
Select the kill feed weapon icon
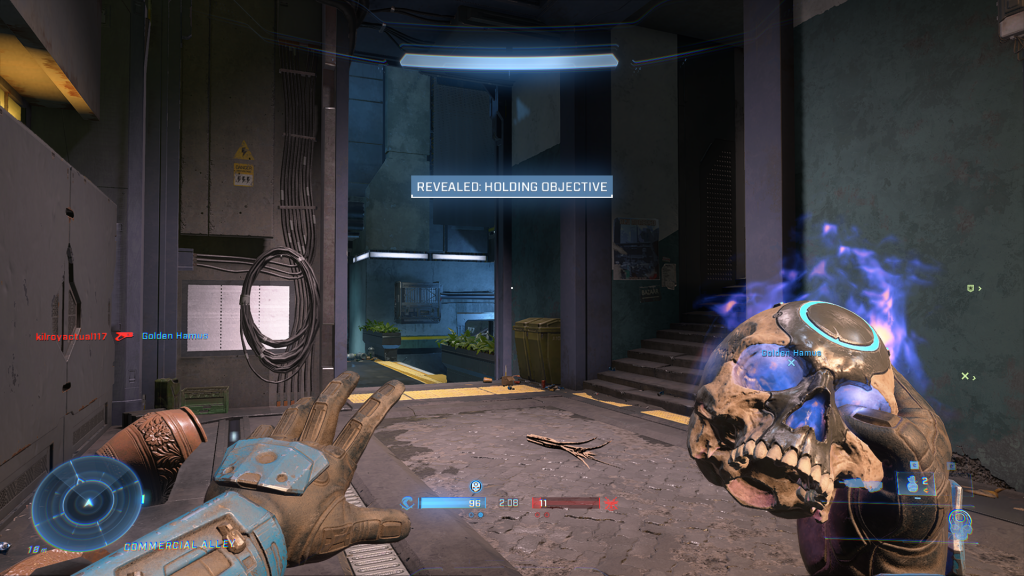click(x=124, y=336)
